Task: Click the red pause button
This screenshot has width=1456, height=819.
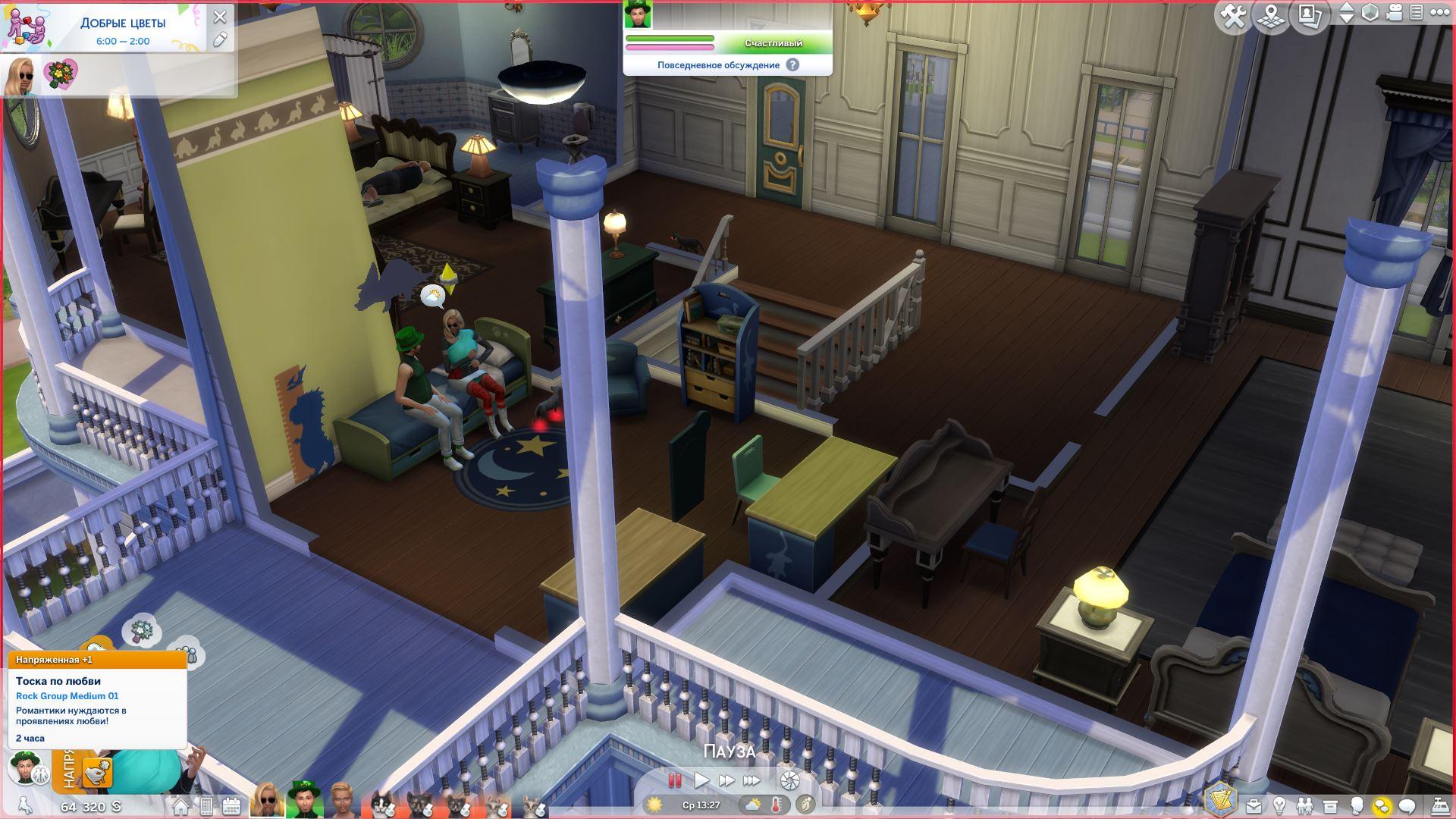Action: pyautogui.click(x=674, y=780)
